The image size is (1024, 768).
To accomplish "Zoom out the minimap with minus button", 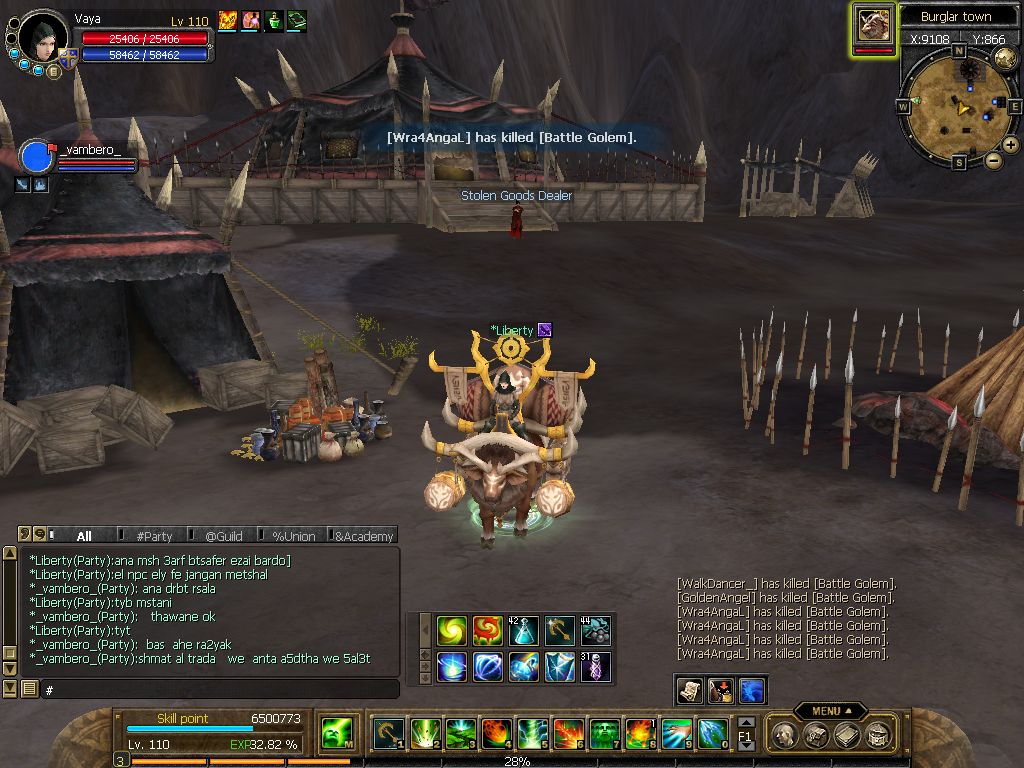I will [993, 160].
